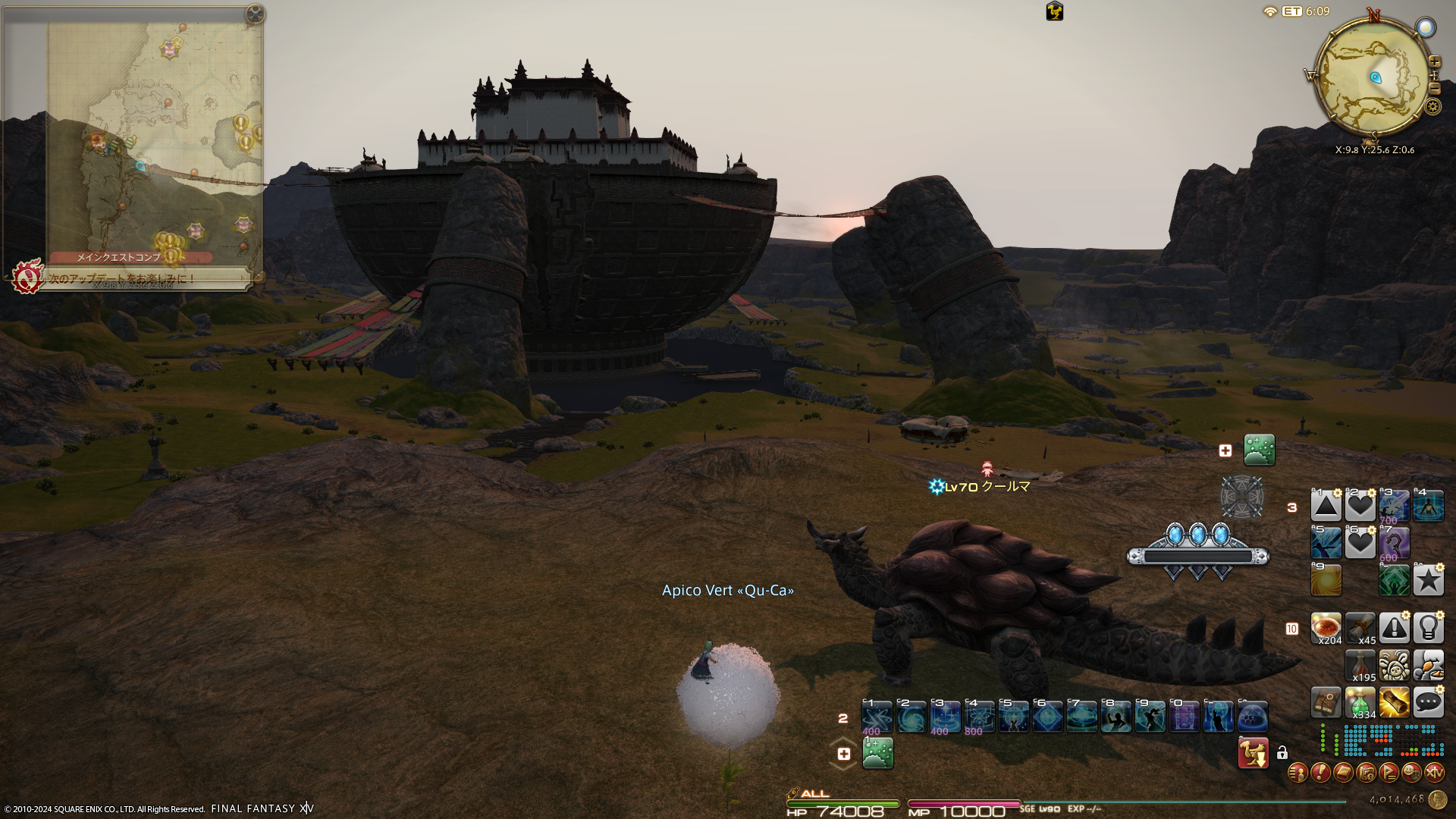Open the character menu round button
Image resolution: width=1456 pixels, height=819 pixels.
coord(1298,773)
